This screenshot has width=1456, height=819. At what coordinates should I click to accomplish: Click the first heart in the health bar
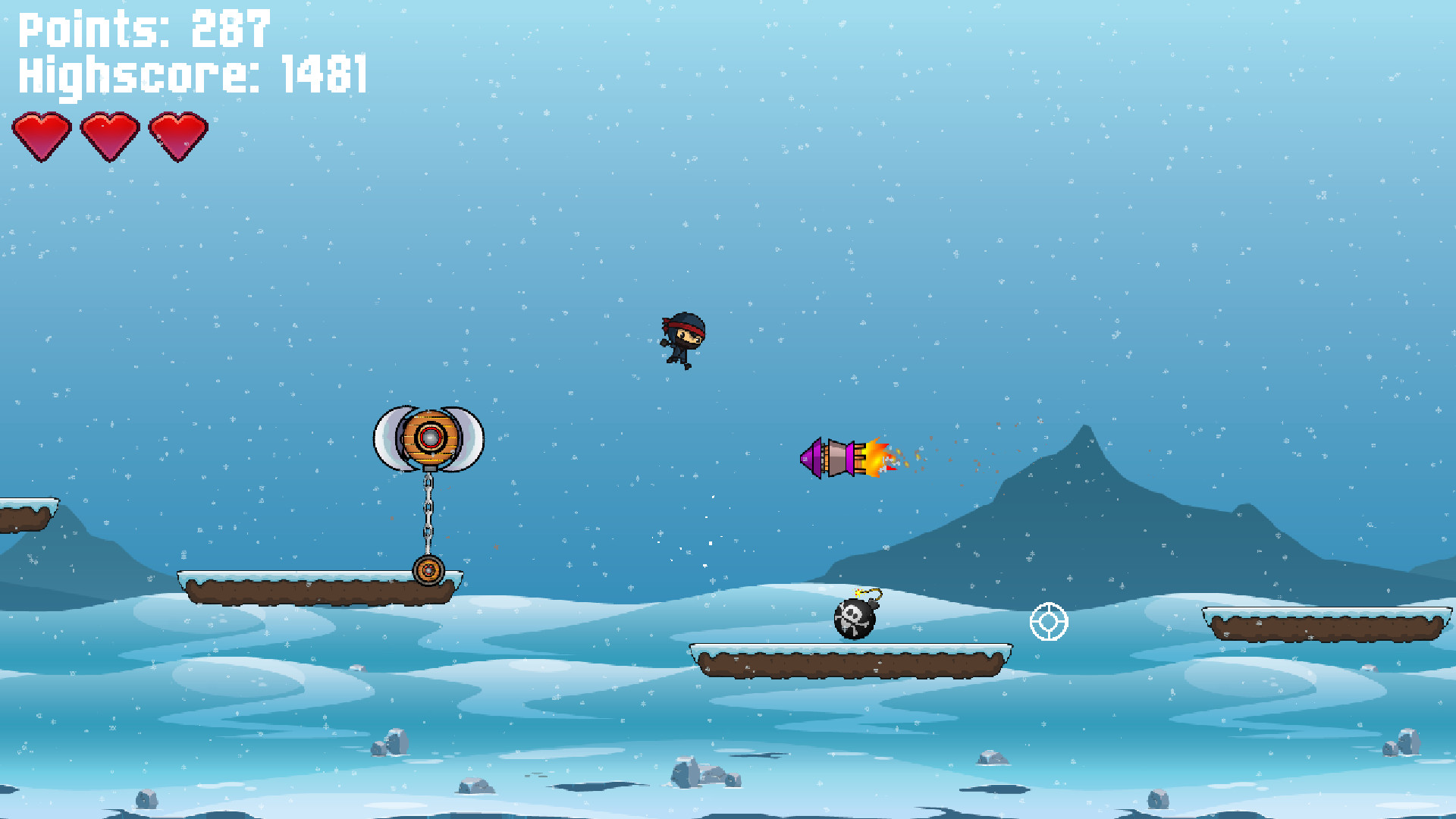pos(44,135)
